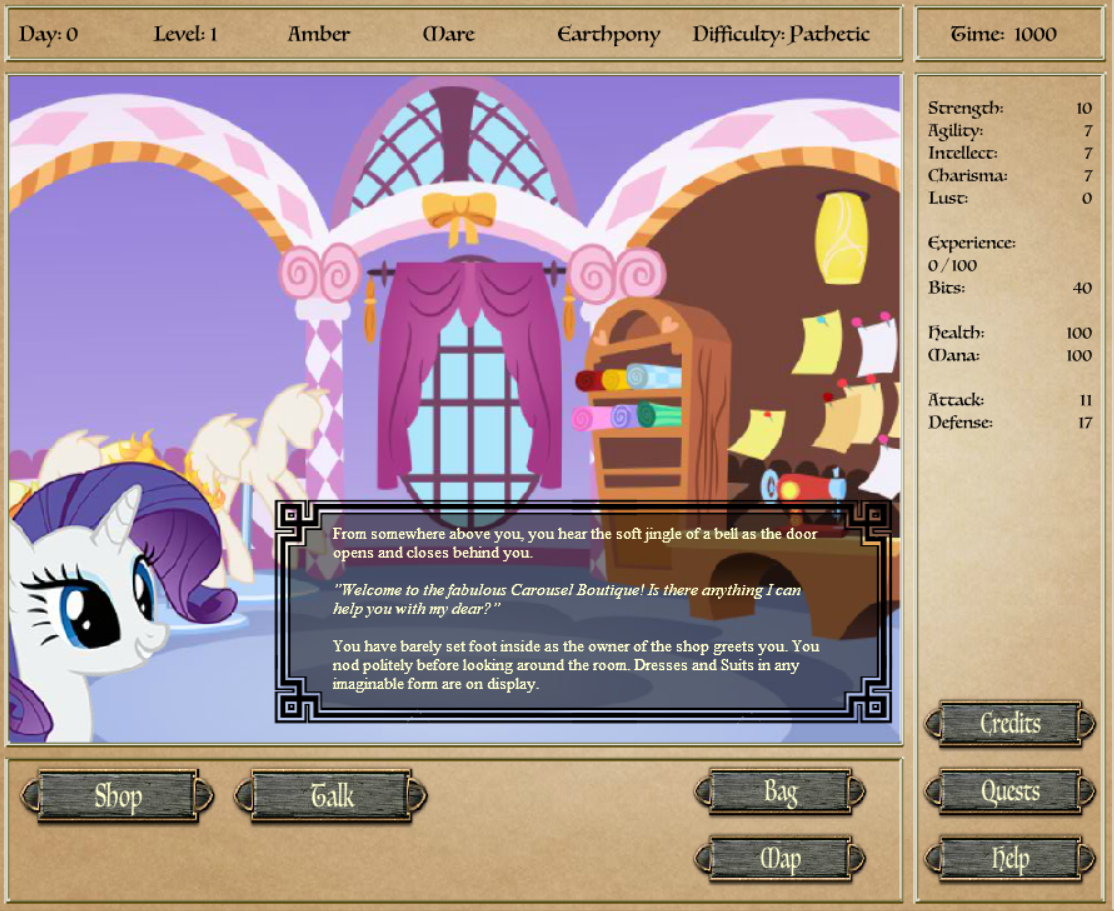
Task: Show the Map
Action: click(780, 859)
